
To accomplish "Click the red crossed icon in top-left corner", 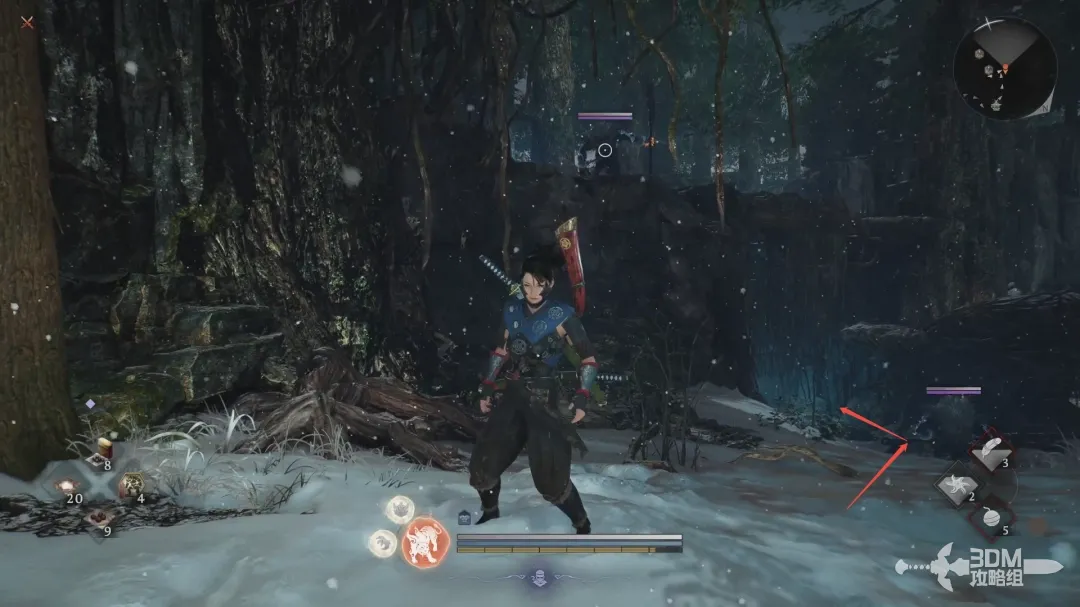I will point(27,21).
